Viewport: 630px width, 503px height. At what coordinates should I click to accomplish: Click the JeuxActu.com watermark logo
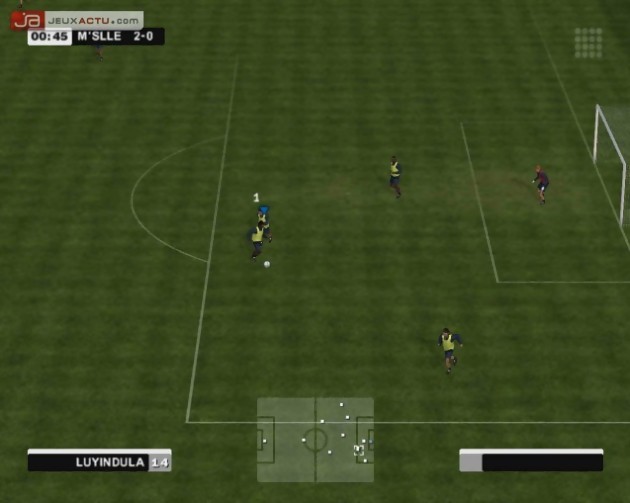[77, 19]
